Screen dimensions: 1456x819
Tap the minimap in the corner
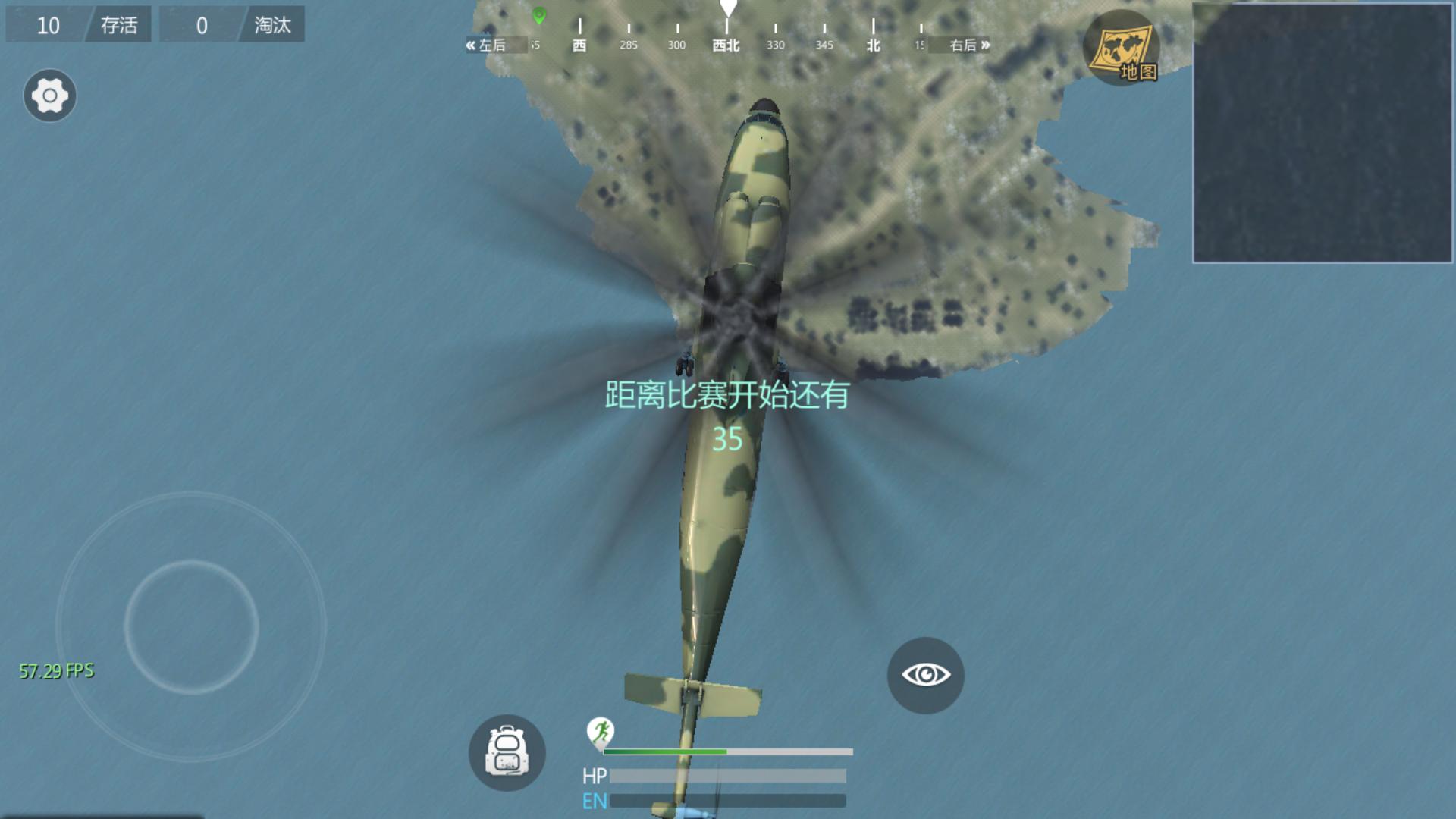click(x=1323, y=133)
